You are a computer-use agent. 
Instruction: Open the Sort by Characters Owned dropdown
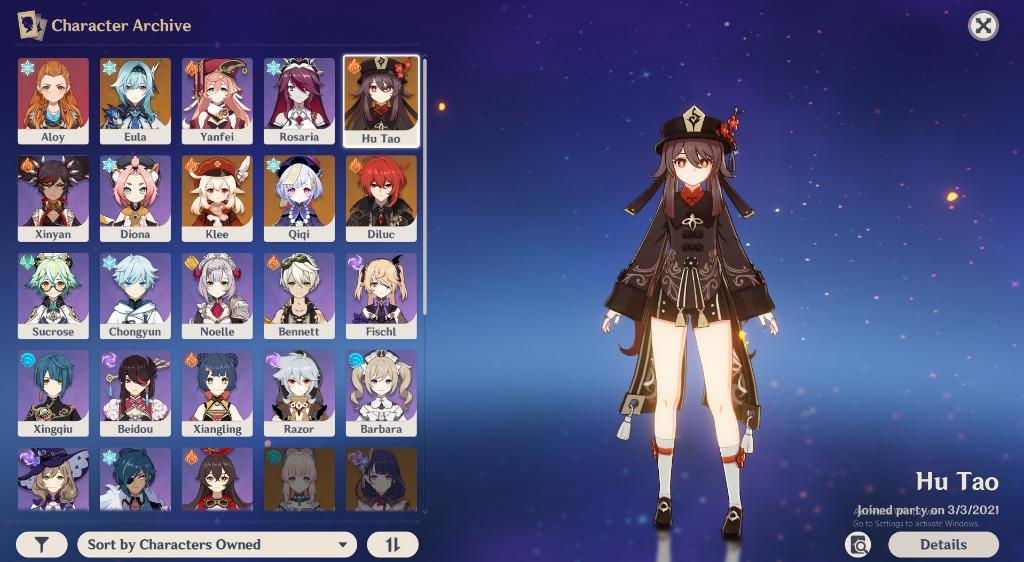[x=217, y=545]
